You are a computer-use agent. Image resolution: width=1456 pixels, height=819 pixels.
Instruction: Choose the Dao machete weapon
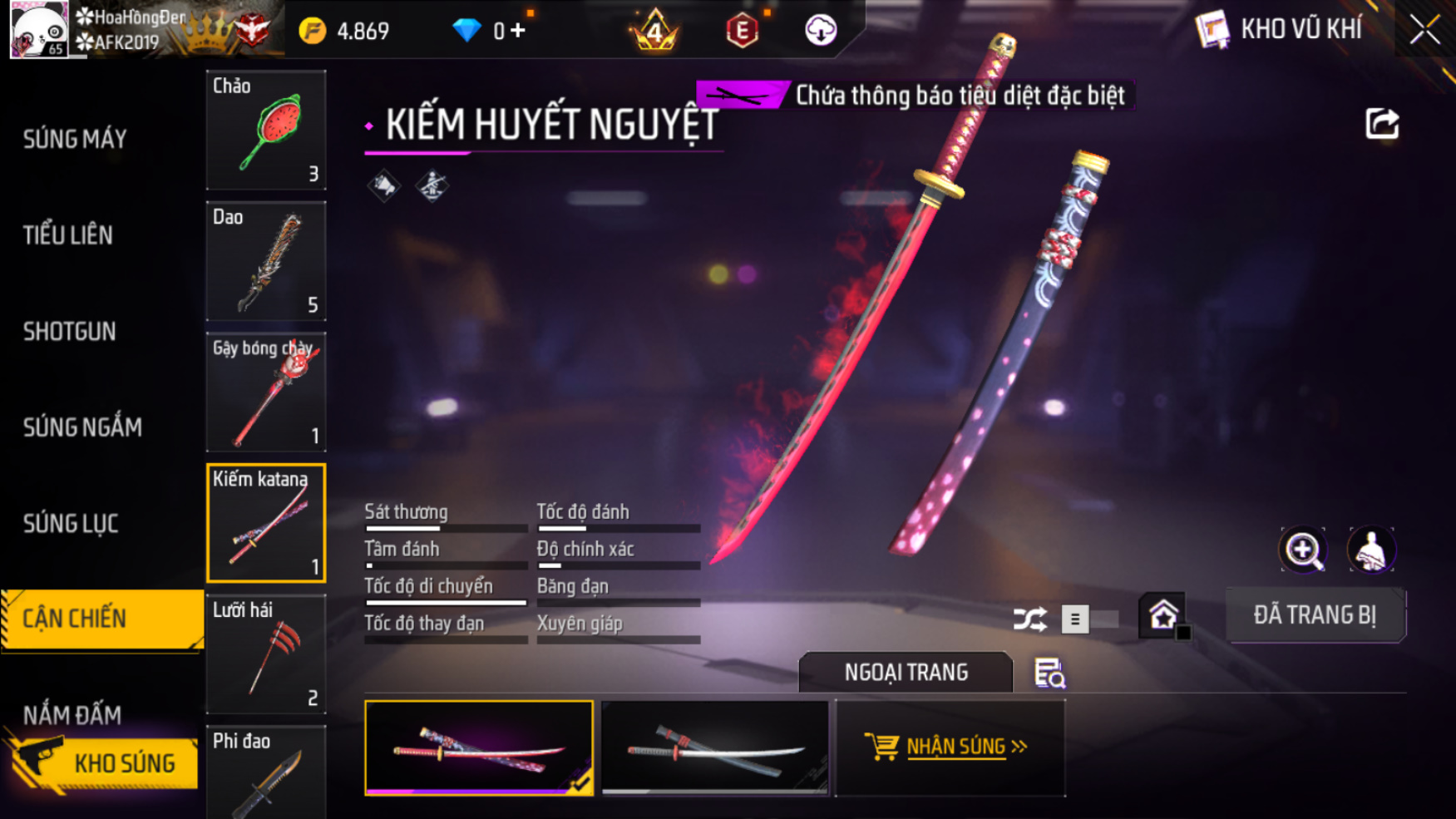(266, 261)
